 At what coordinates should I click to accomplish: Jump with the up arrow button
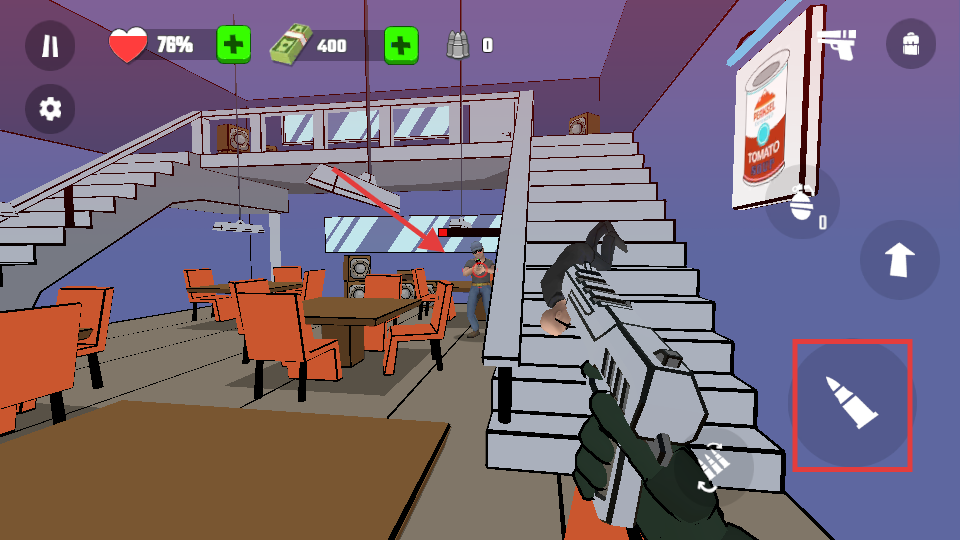[x=899, y=260]
